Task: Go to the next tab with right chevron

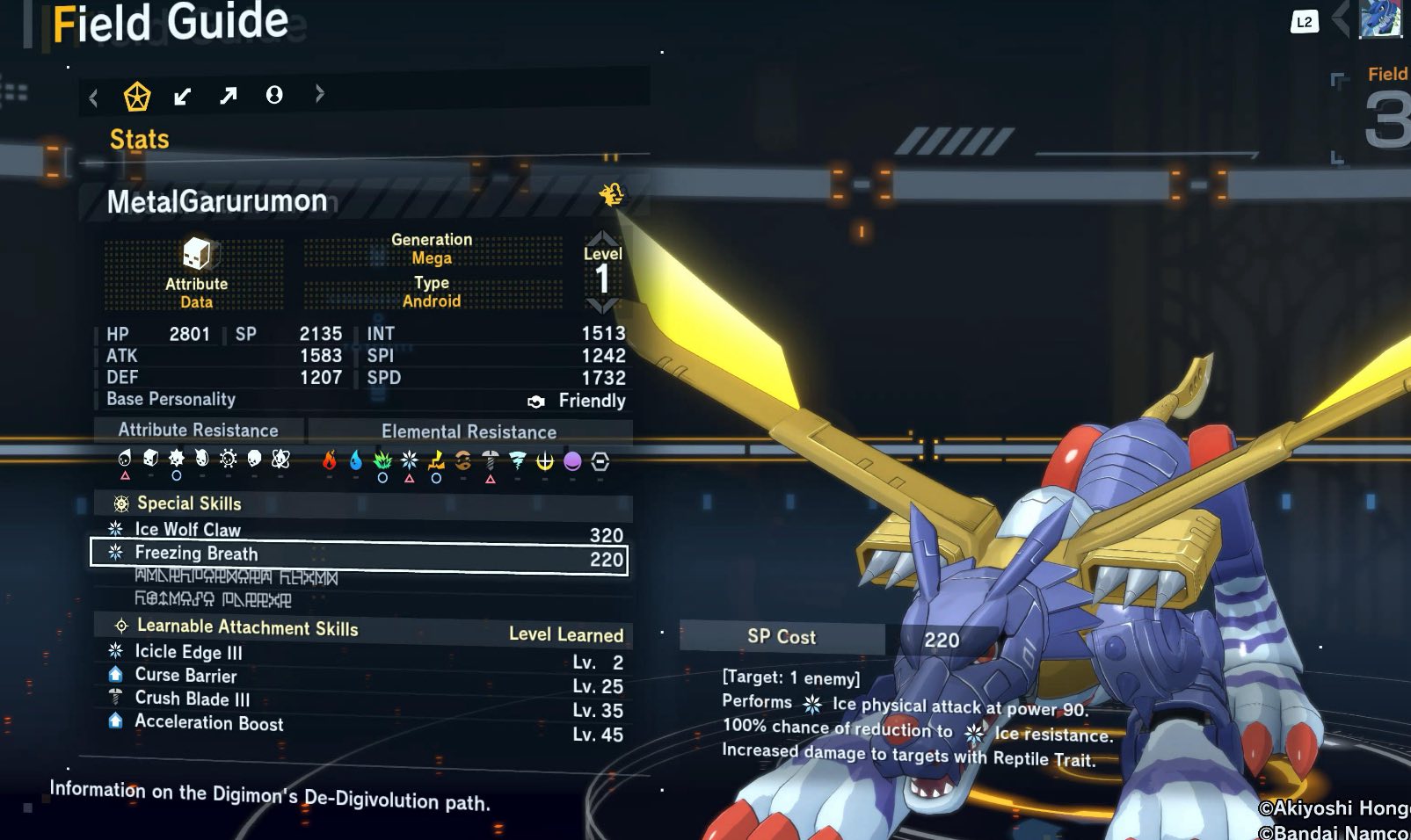Action: click(319, 94)
